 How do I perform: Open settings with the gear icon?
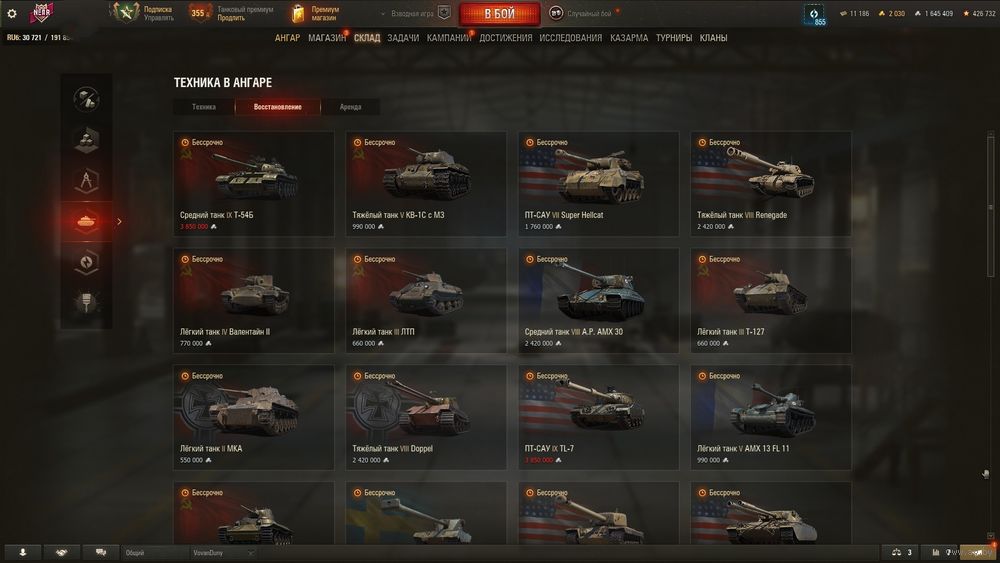12,14
